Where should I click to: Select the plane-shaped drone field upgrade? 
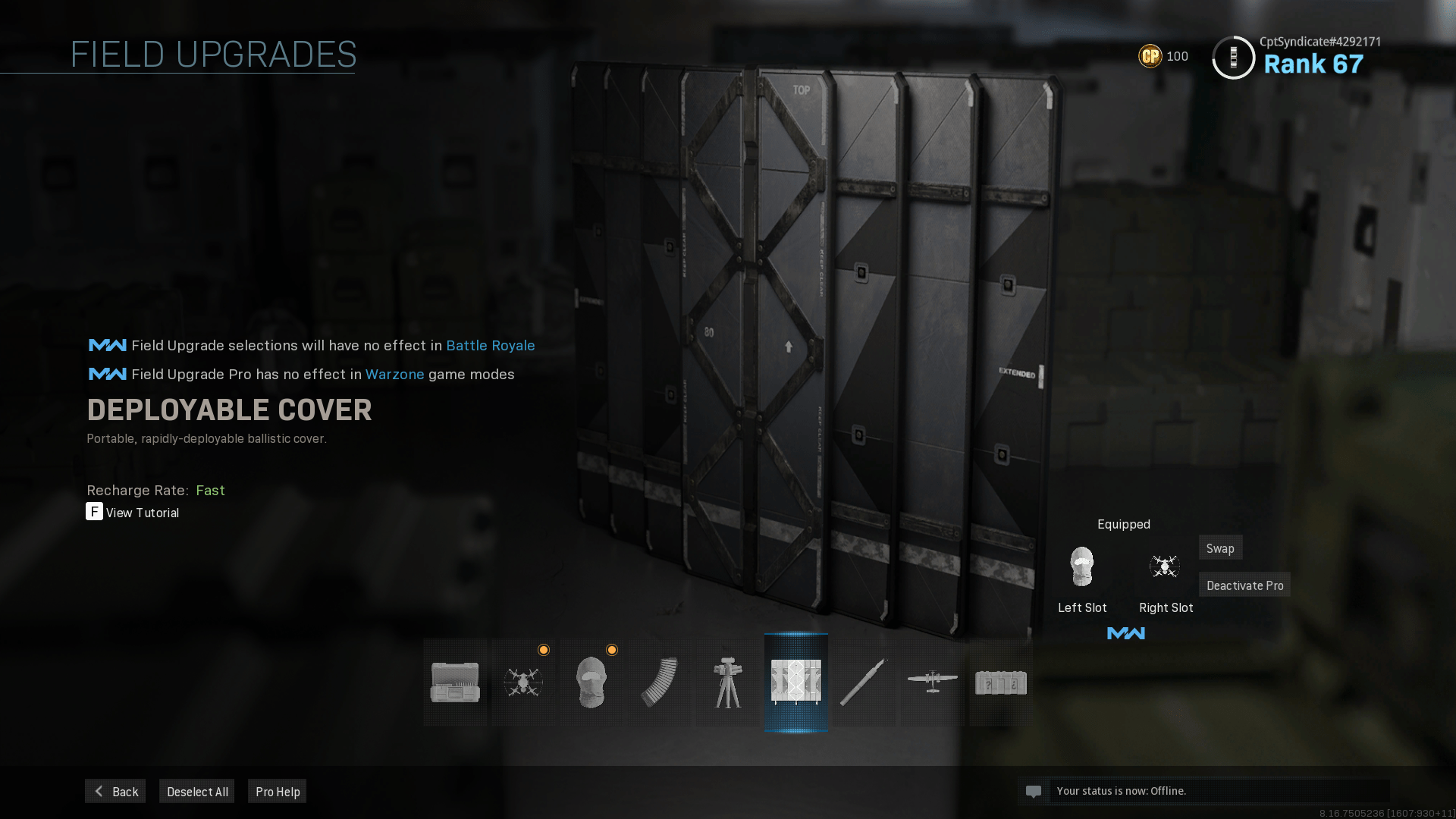pyautogui.click(x=933, y=682)
